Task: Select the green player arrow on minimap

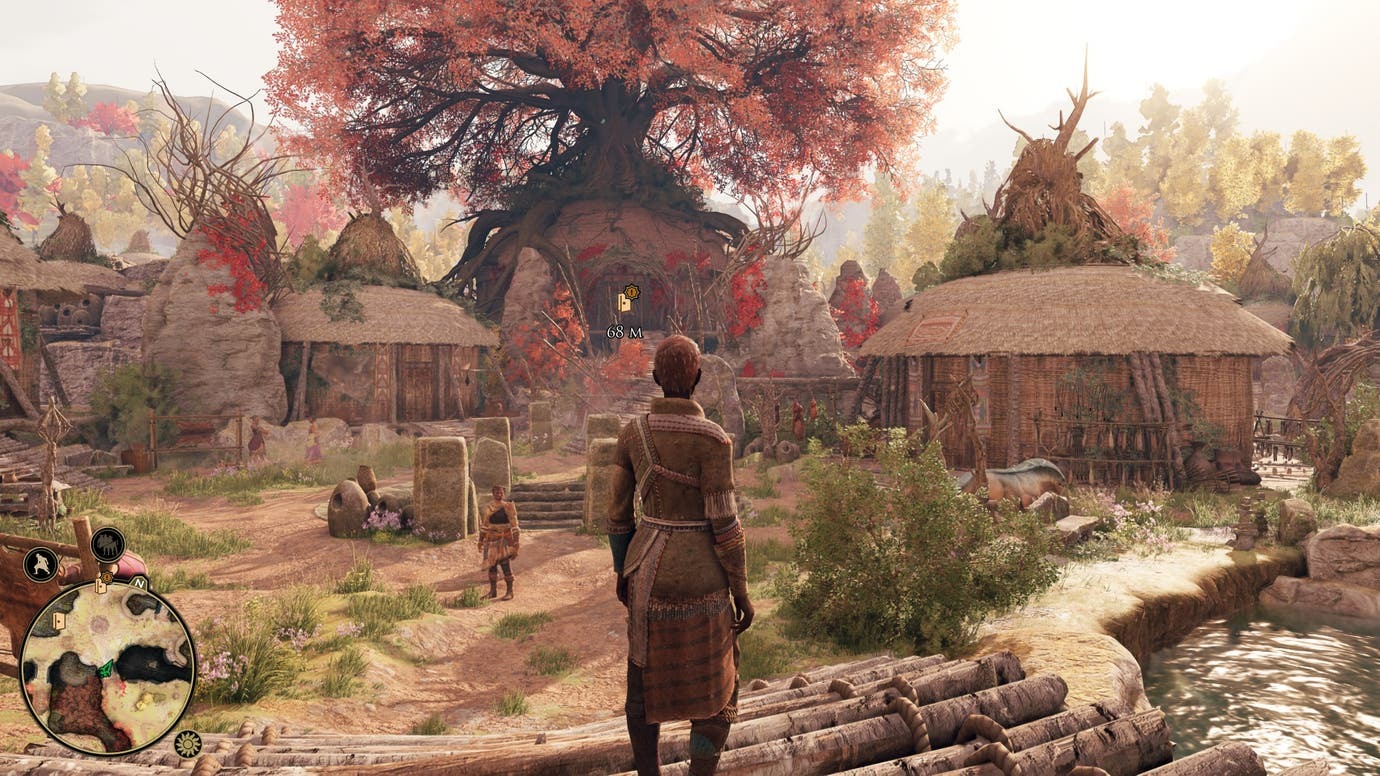Action: (105, 667)
